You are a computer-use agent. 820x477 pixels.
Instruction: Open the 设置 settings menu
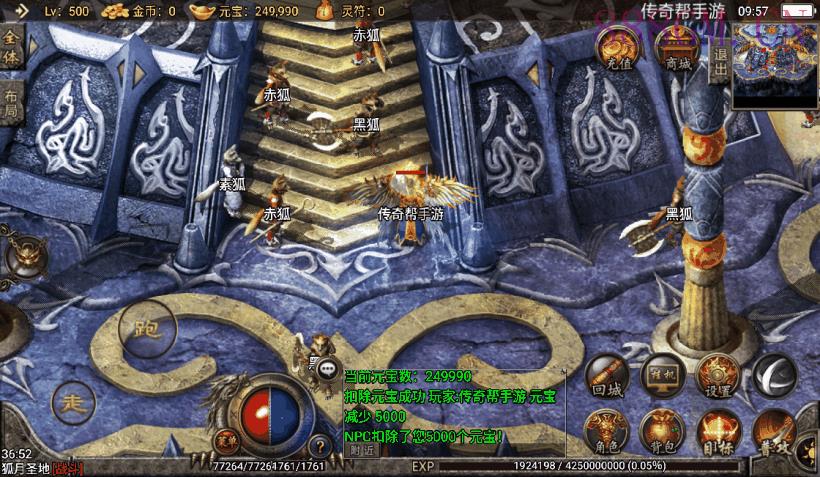pos(717,375)
